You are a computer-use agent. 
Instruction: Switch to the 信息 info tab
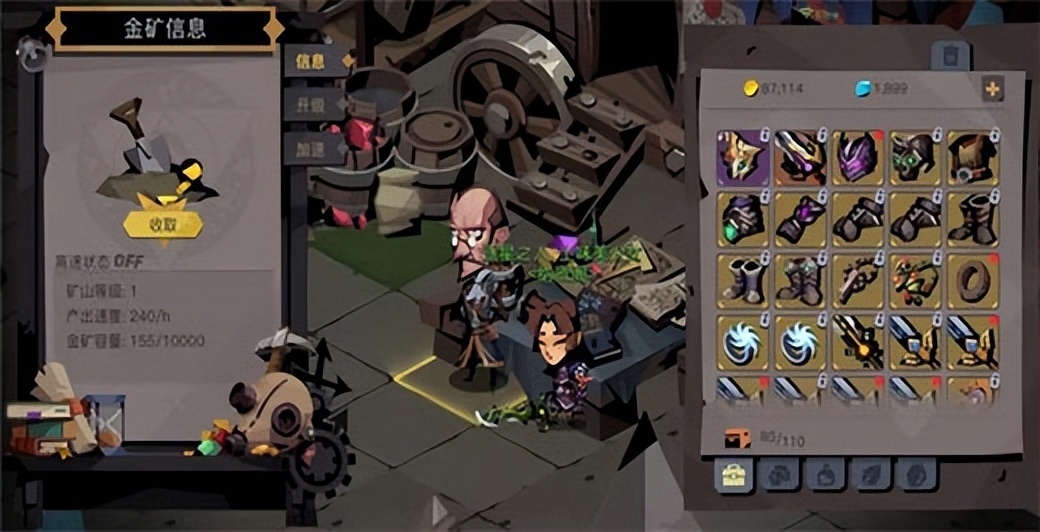[x=311, y=61]
